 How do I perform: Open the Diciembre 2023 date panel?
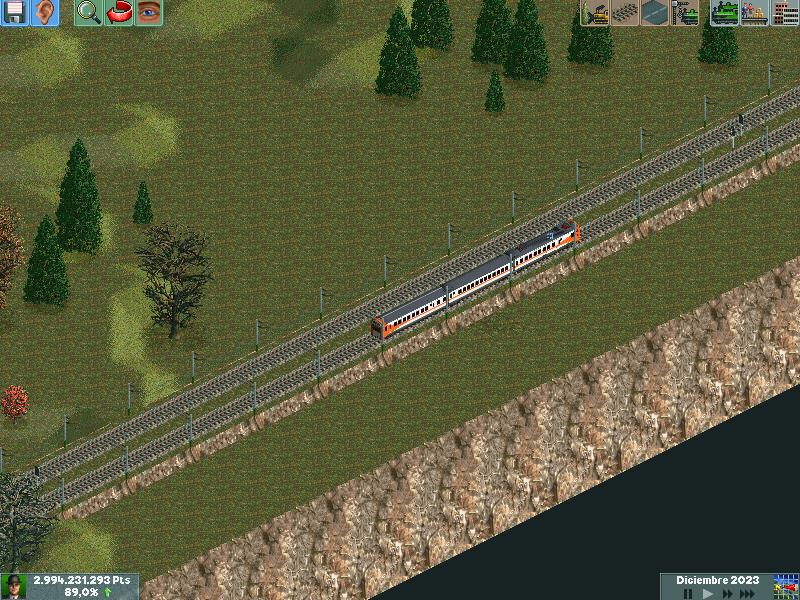coord(717,580)
